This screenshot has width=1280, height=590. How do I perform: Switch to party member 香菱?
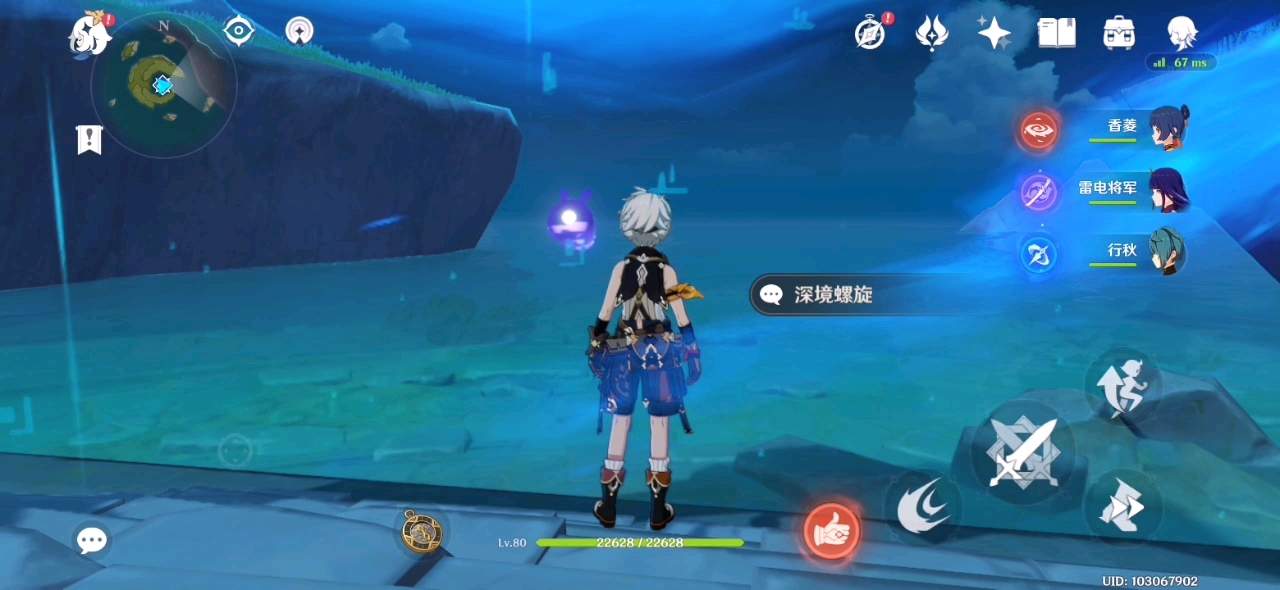coord(1166,128)
